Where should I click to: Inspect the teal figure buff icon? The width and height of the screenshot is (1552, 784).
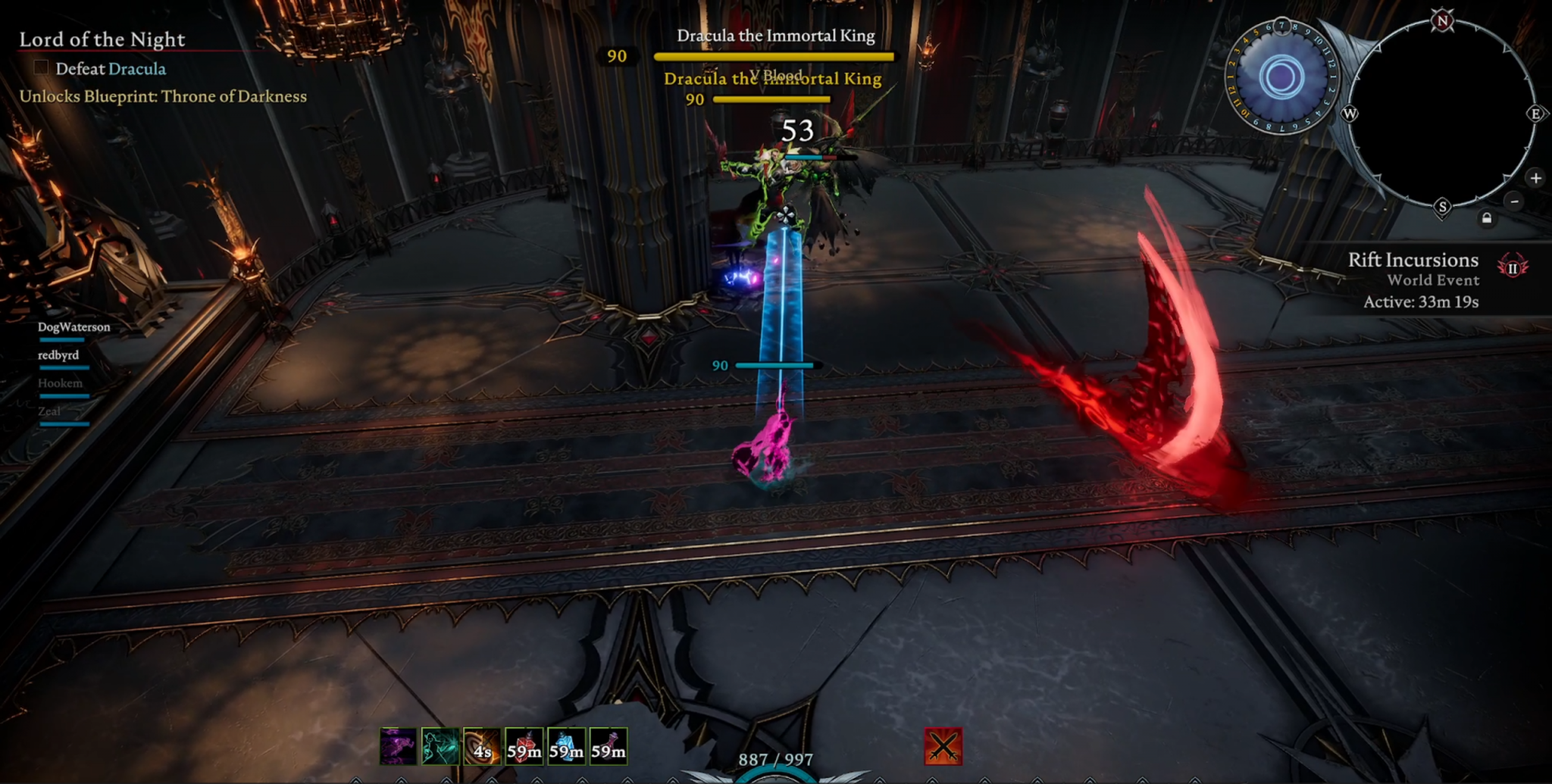[x=440, y=746]
